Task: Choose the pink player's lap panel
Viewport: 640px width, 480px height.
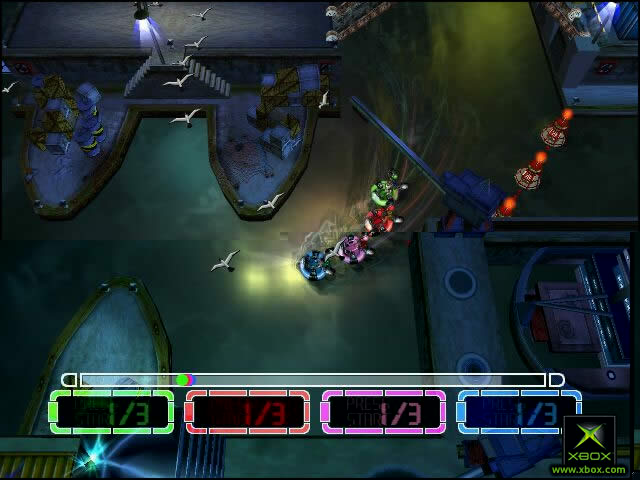Action: [384, 411]
